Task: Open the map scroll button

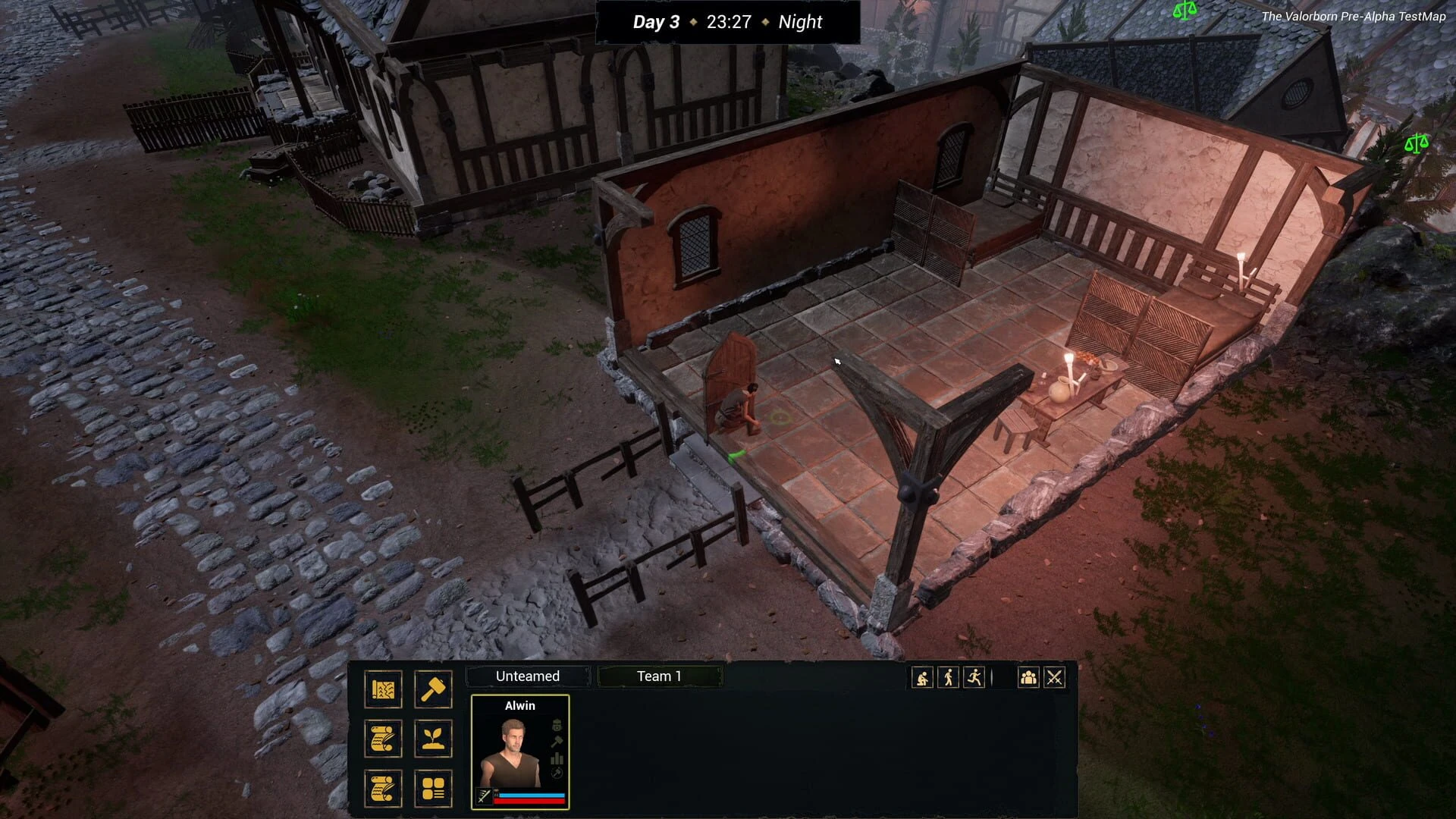Action: [383, 689]
